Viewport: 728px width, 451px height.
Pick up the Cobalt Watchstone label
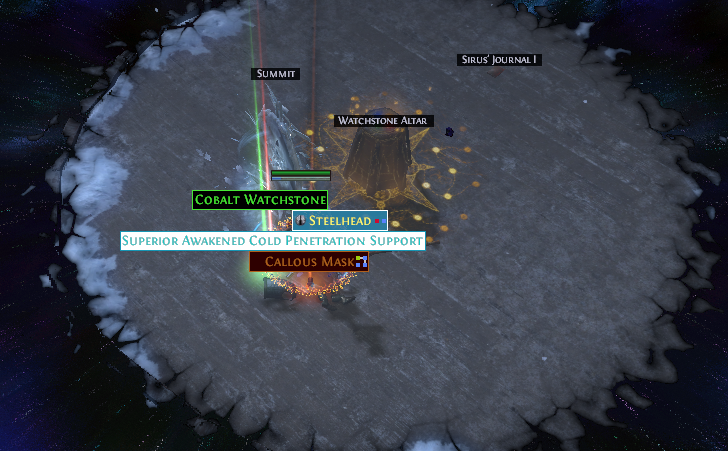(260, 200)
